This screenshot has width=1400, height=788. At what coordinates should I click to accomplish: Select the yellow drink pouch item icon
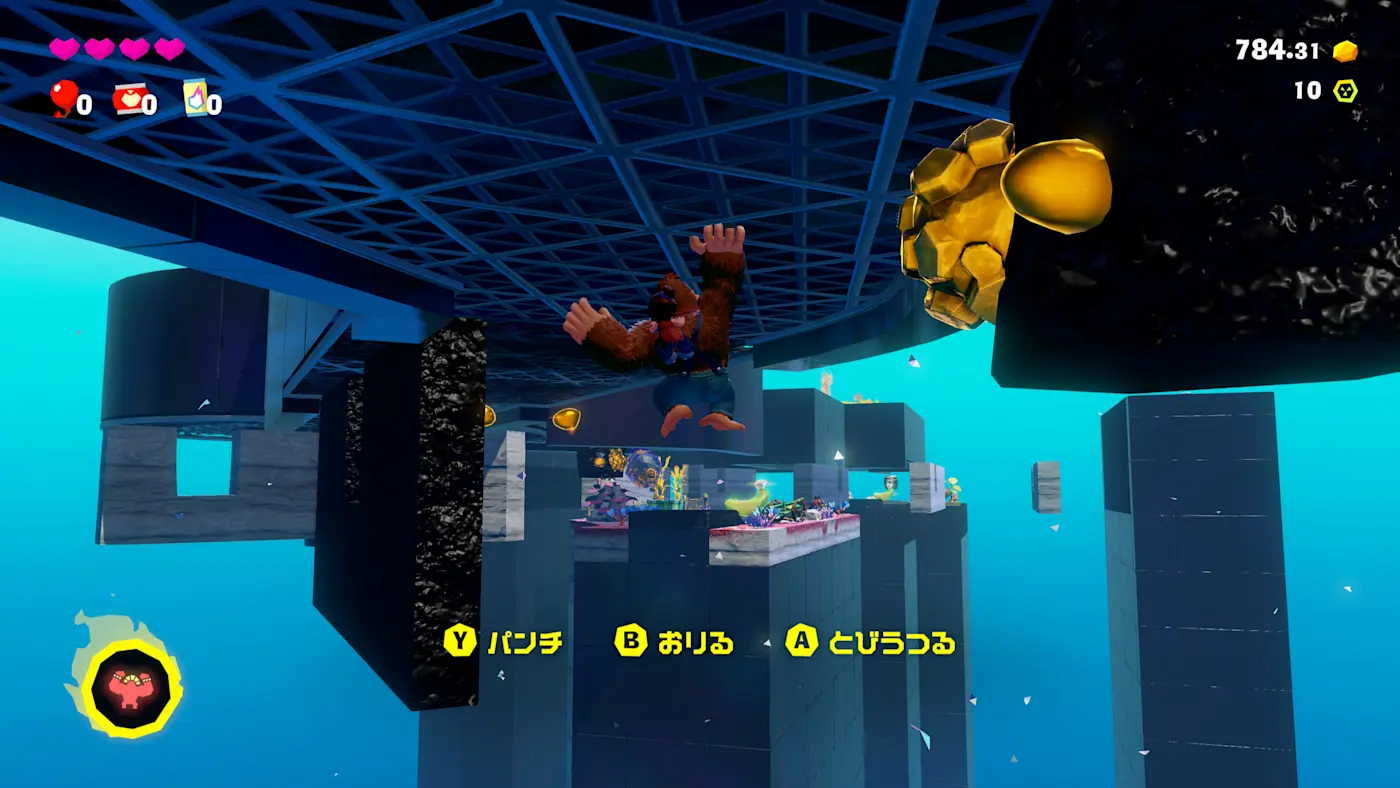195,98
